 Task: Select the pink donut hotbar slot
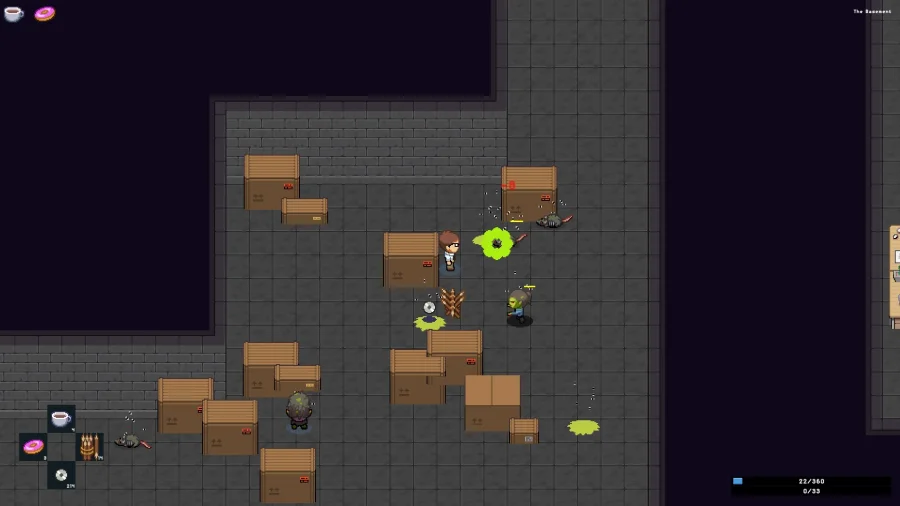point(33,446)
